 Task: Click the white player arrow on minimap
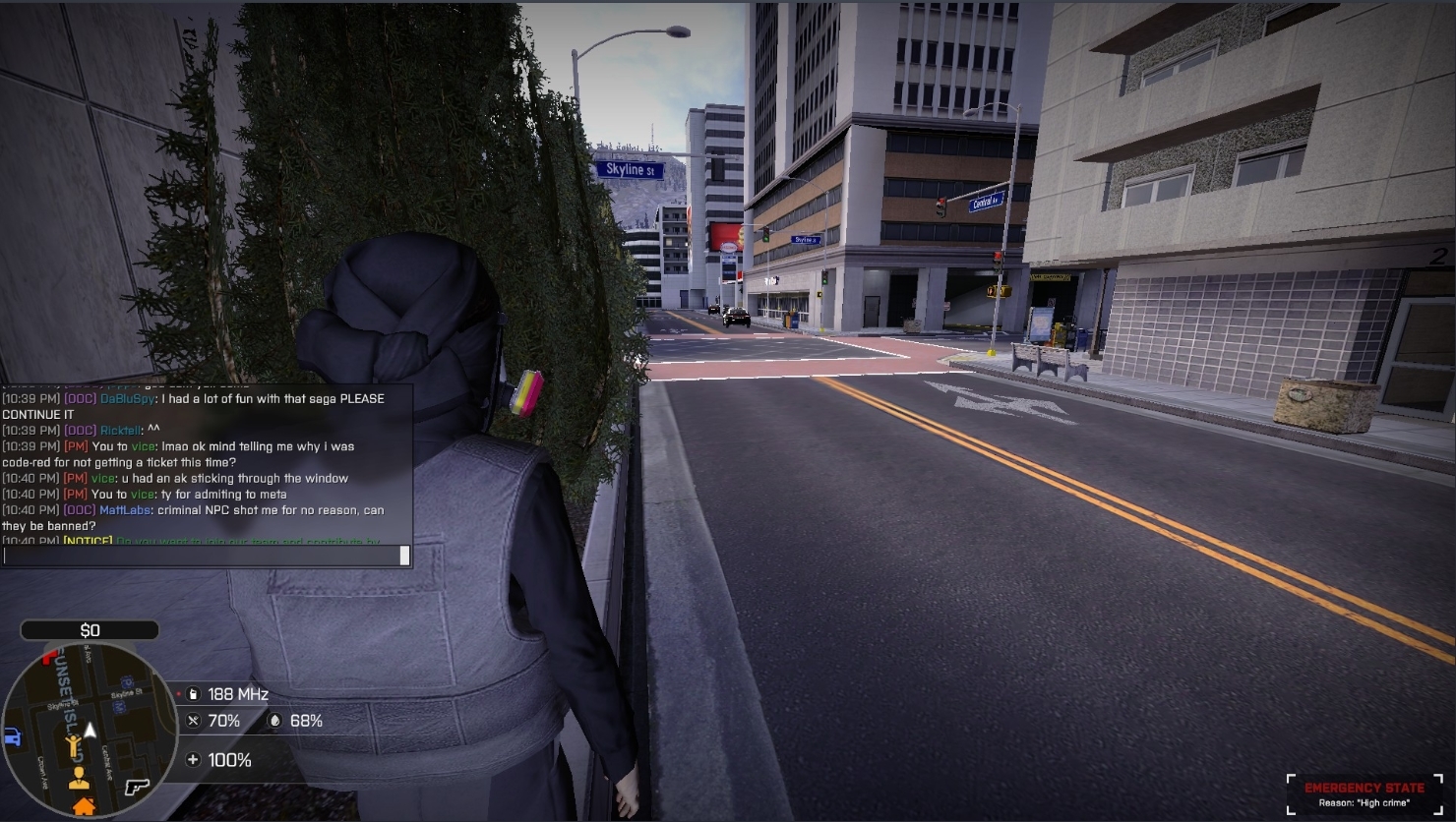[91, 730]
